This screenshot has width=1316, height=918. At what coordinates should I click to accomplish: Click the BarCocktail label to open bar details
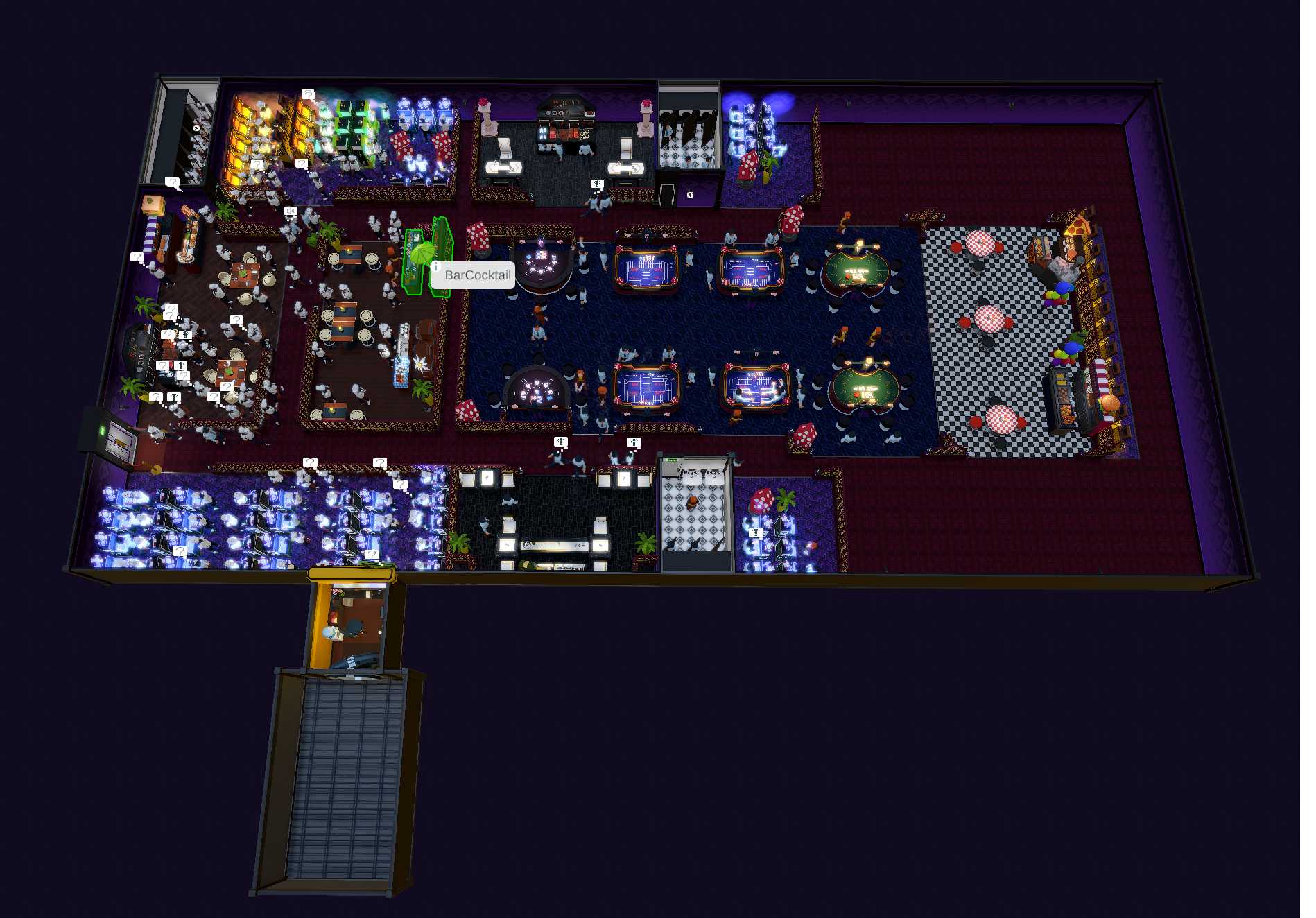click(478, 276)
